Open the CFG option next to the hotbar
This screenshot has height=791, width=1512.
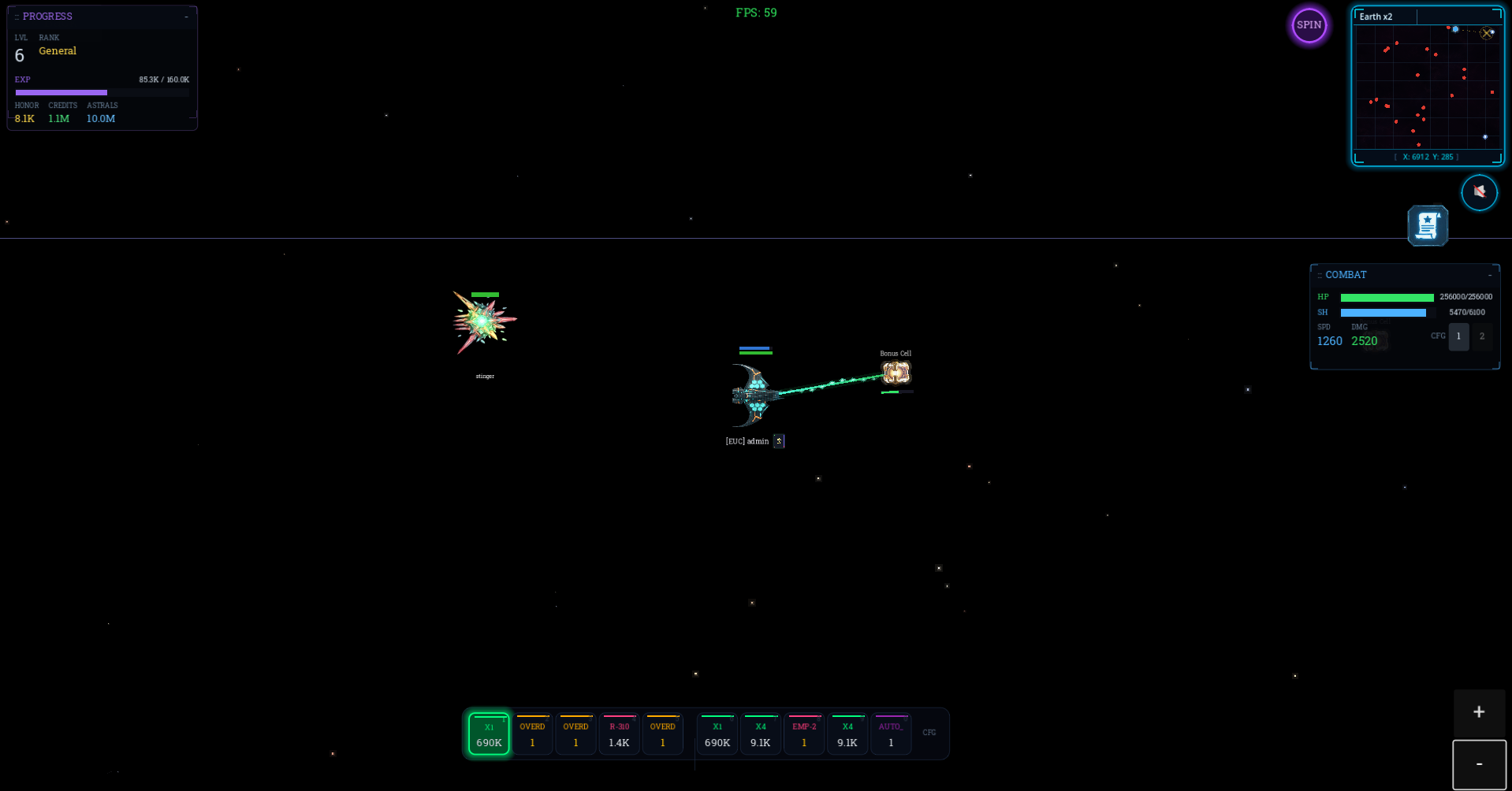click(929, 733)
